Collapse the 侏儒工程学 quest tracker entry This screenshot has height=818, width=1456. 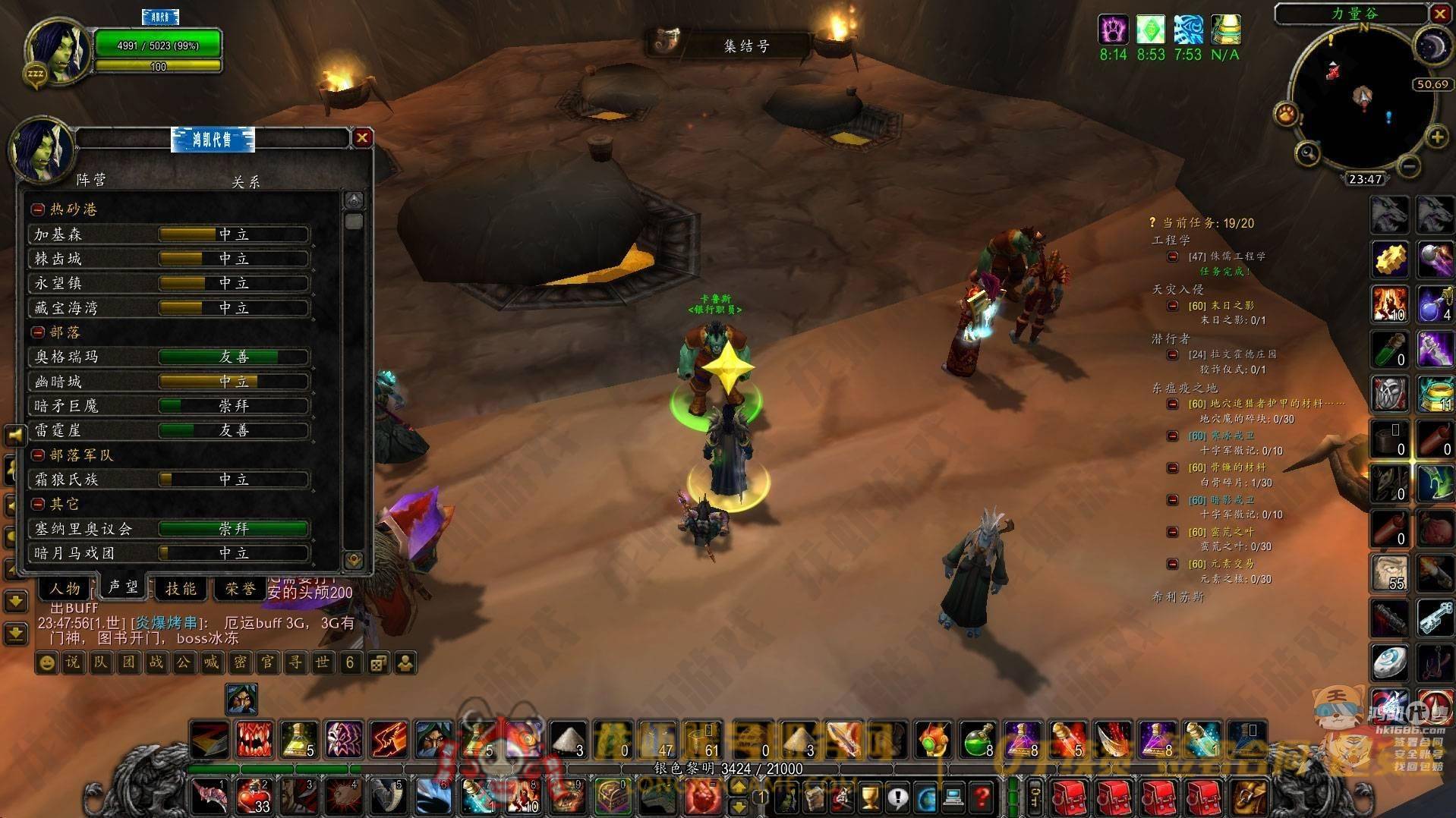click(x=1174, y=256)
